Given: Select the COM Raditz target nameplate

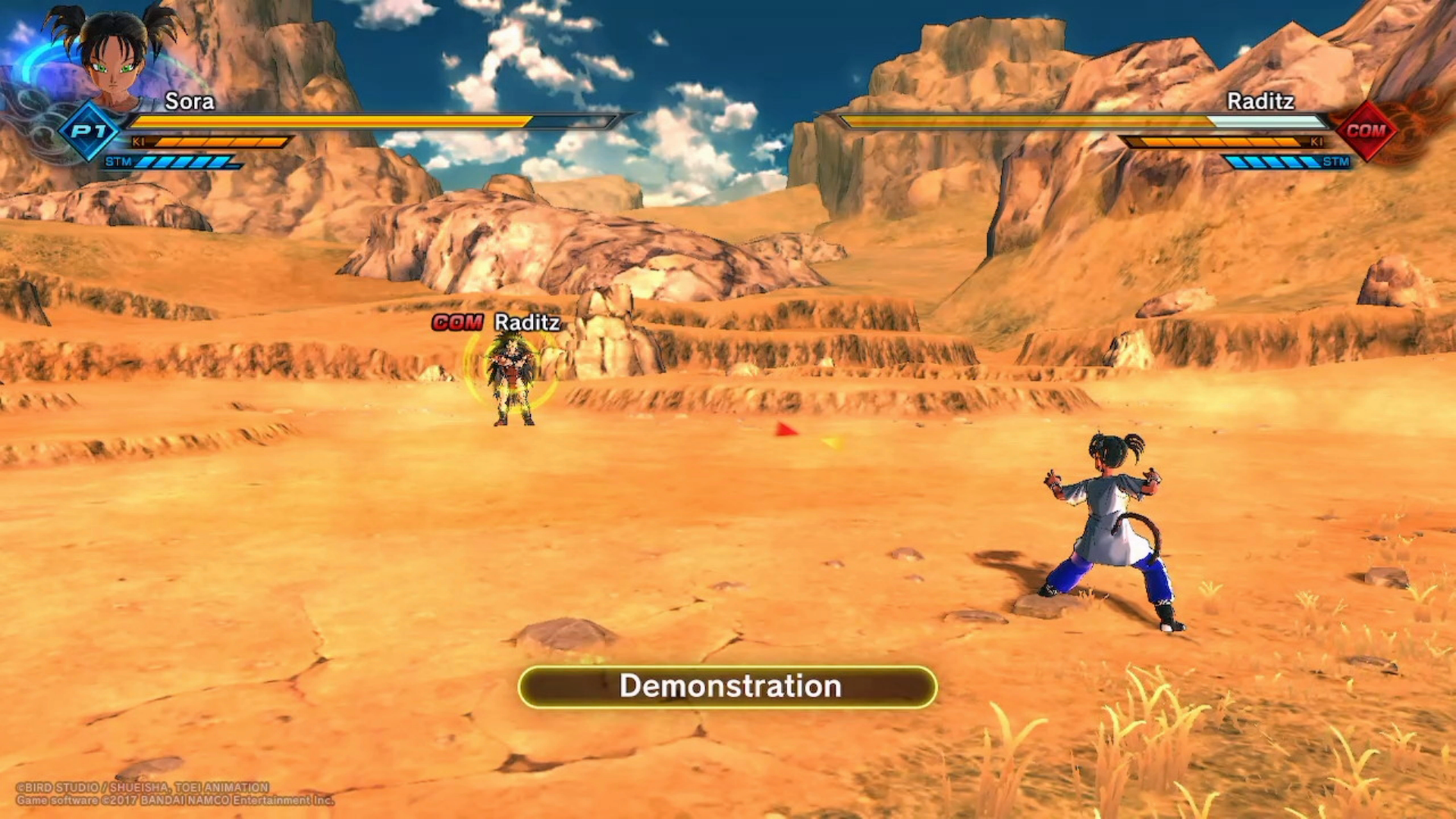Looking at the screenshot, I should click(x=497, y=322).
